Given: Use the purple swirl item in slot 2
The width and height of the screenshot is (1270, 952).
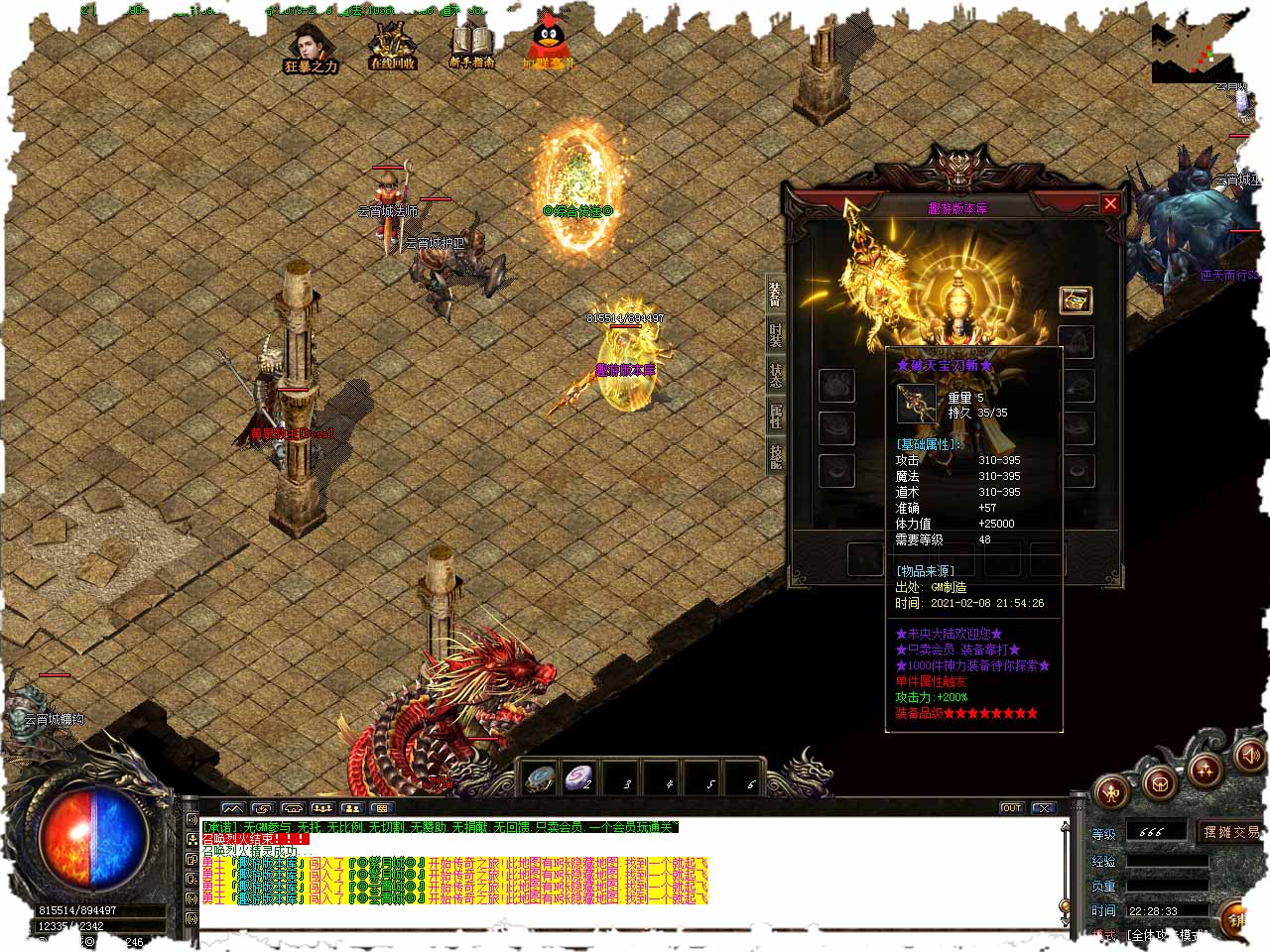Looking at the screenshot, I should (578, 779).
